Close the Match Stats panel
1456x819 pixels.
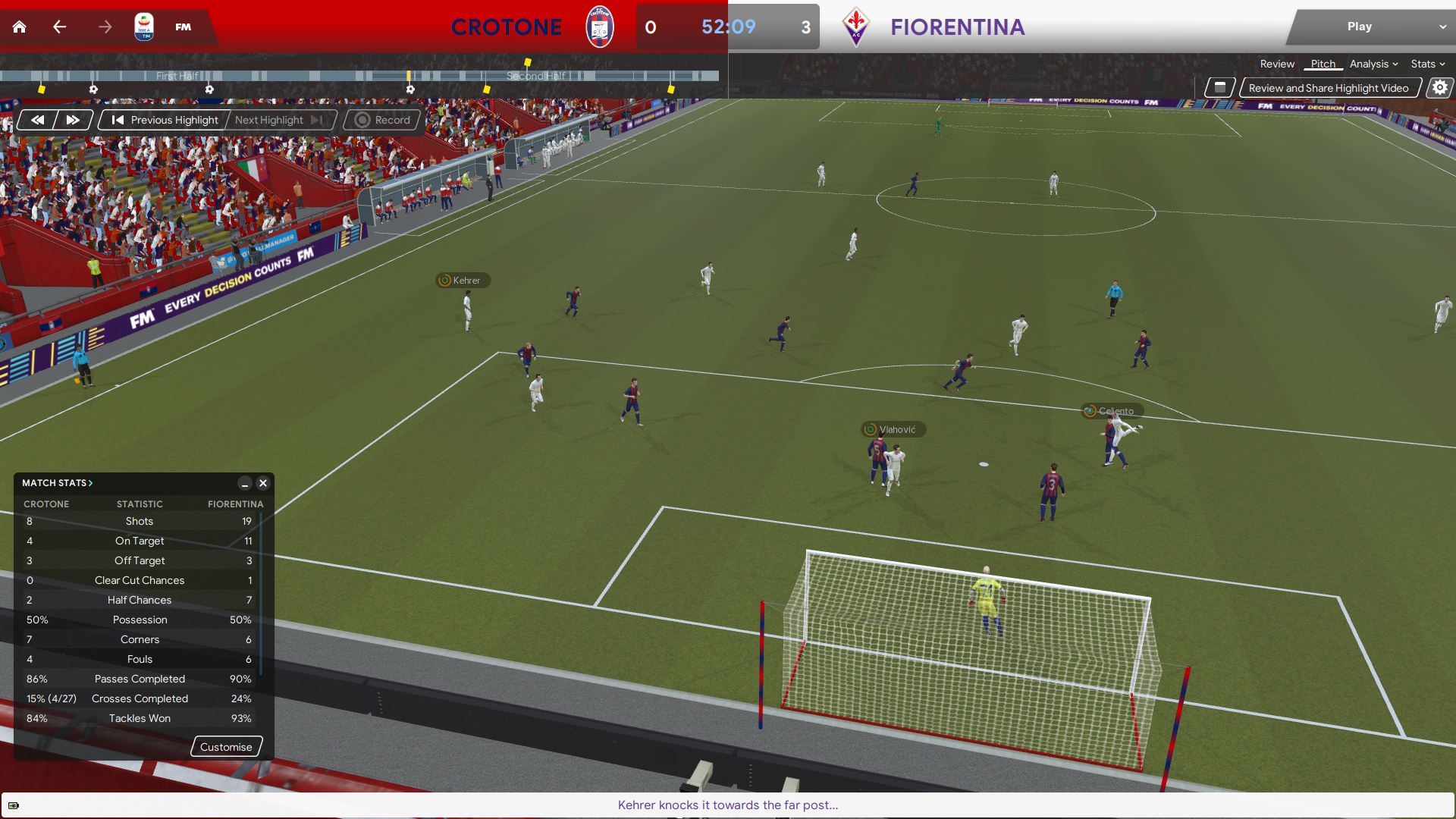[x=263, y=483]
